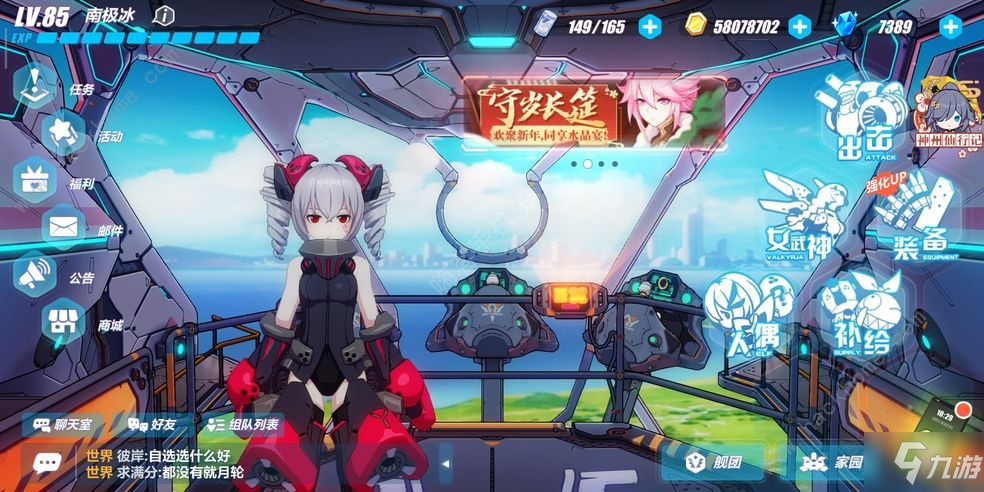Open the 好友 friends tab
Viewport: 984px width, 492px height.
coord(152,425)
